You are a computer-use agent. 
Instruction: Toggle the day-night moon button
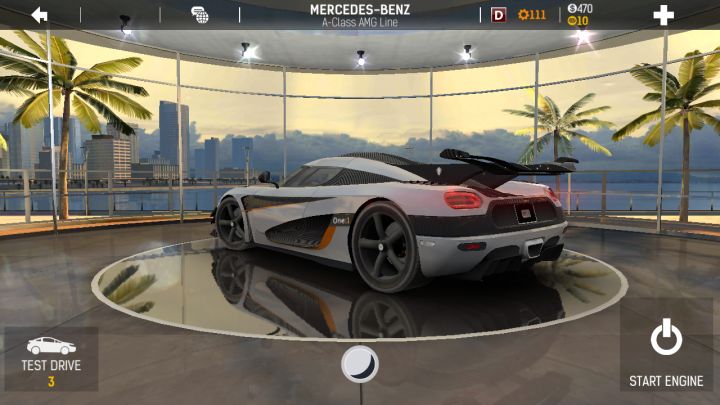pos(359,363)
